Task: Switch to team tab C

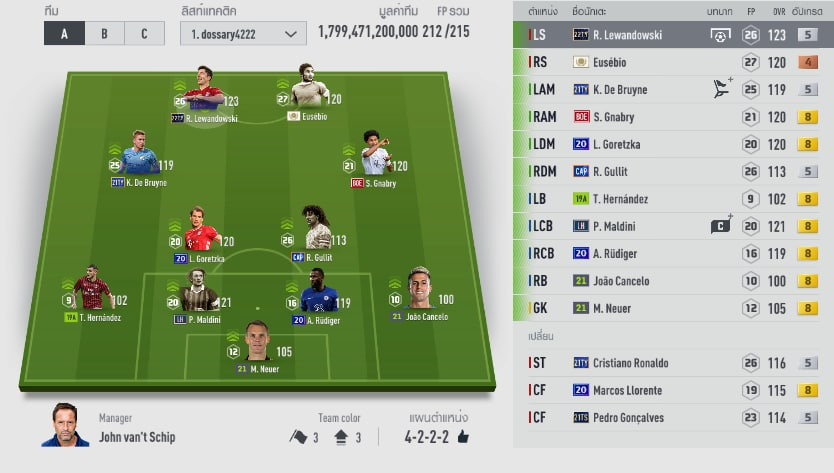Action: click(x=144, y=33)
